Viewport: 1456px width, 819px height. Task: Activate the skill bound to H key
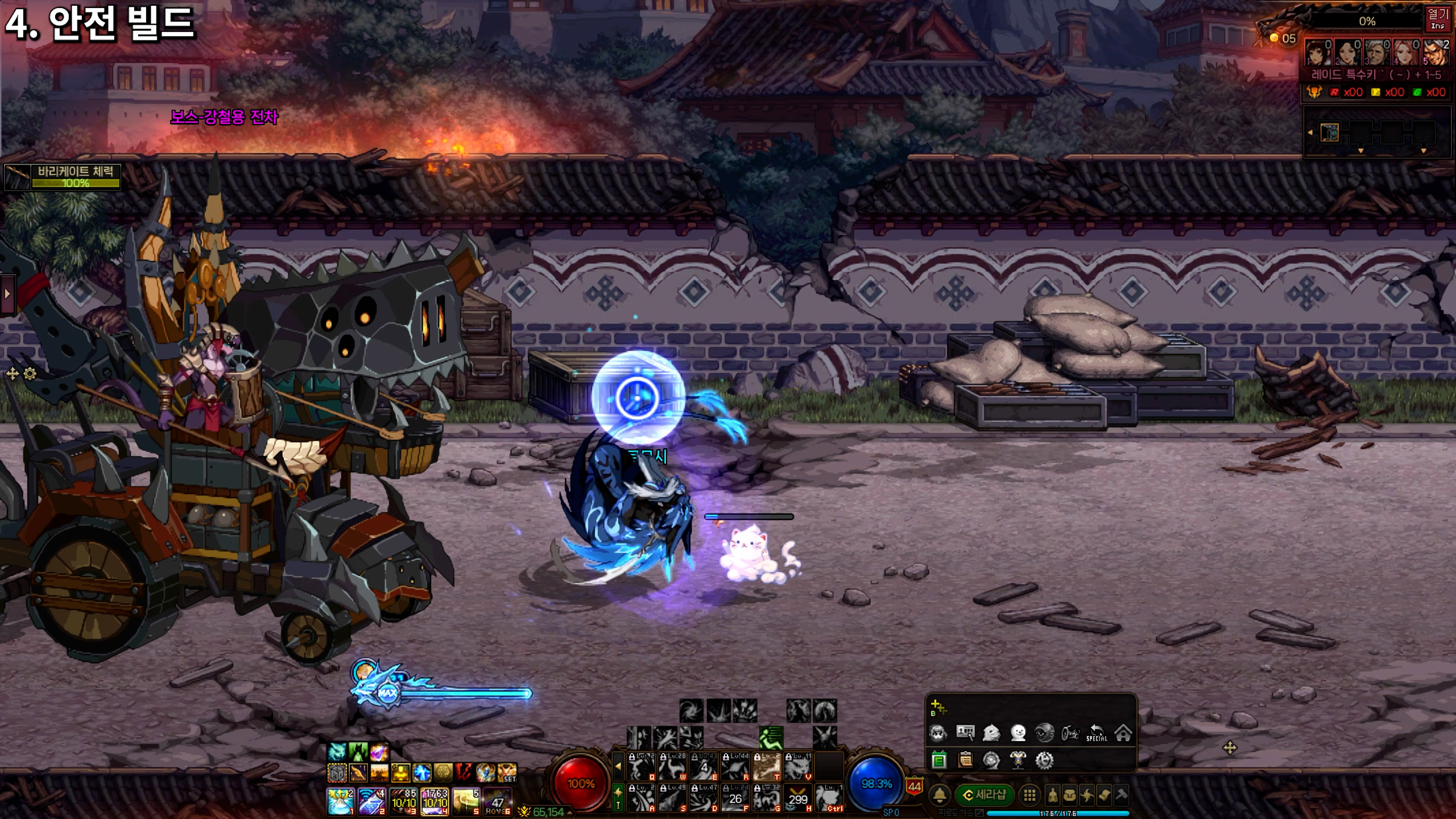(x=797, y=797)
